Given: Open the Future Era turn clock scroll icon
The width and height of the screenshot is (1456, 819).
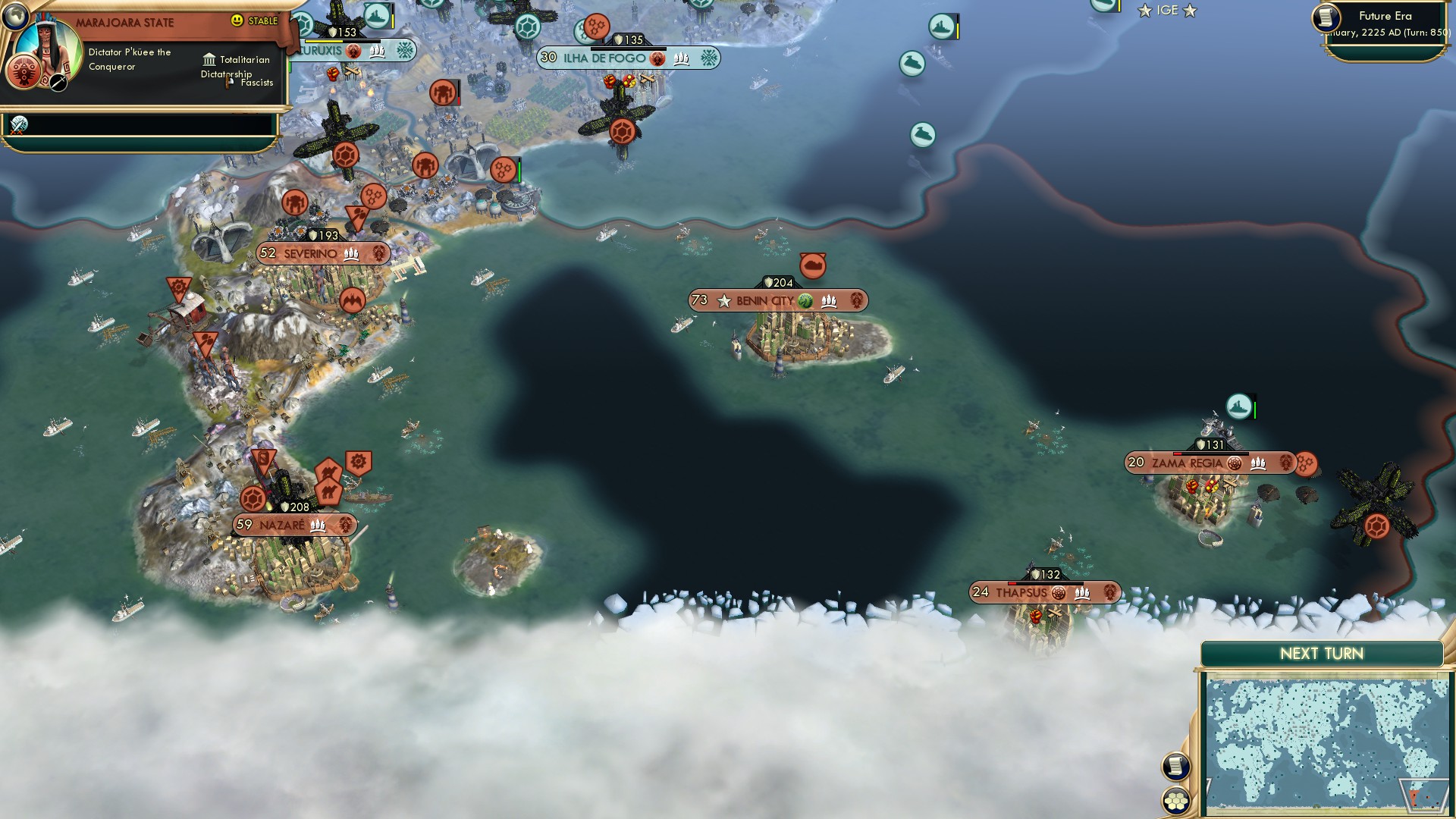Looking at the screenshot, I should (1328, 17).
